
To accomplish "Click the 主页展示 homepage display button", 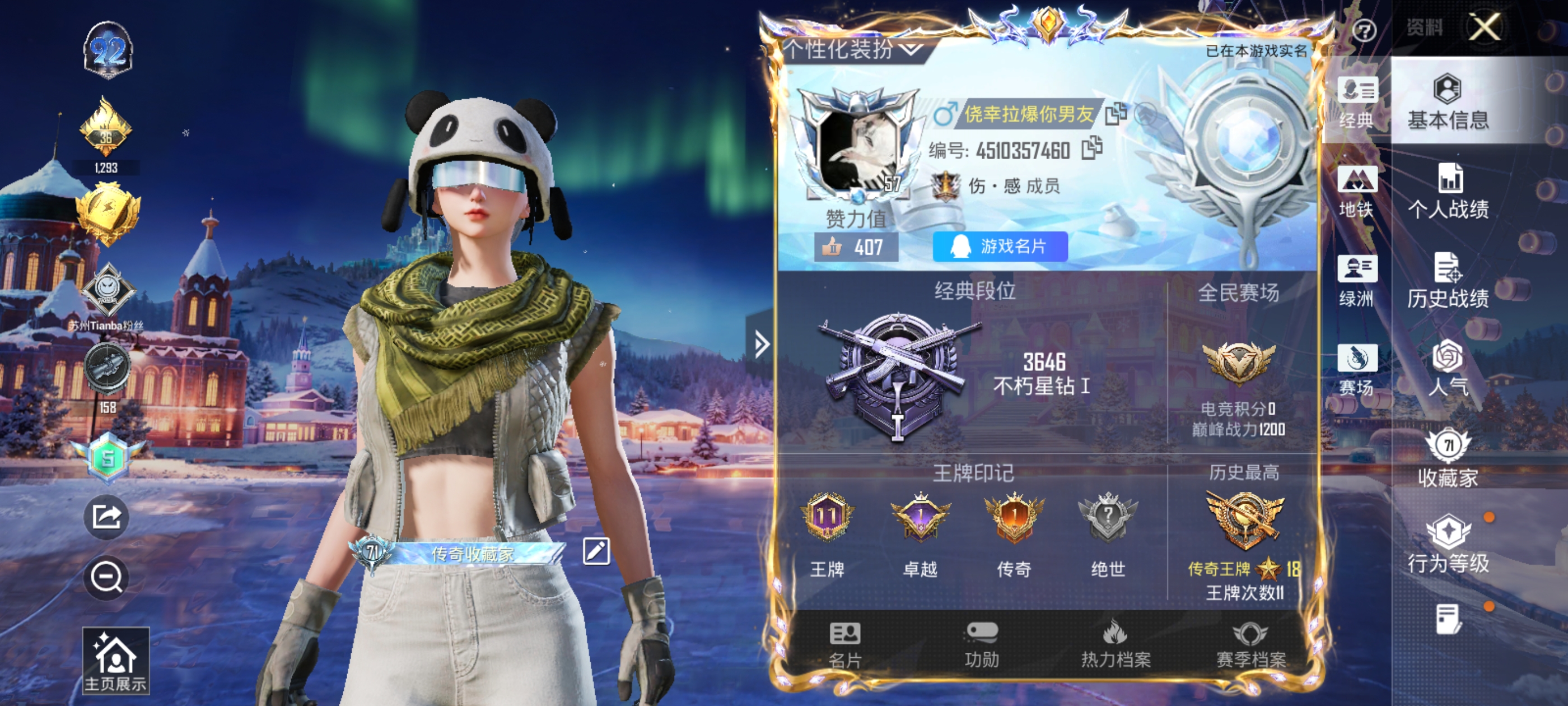I will pyautogui.click(x=116, y=661).
